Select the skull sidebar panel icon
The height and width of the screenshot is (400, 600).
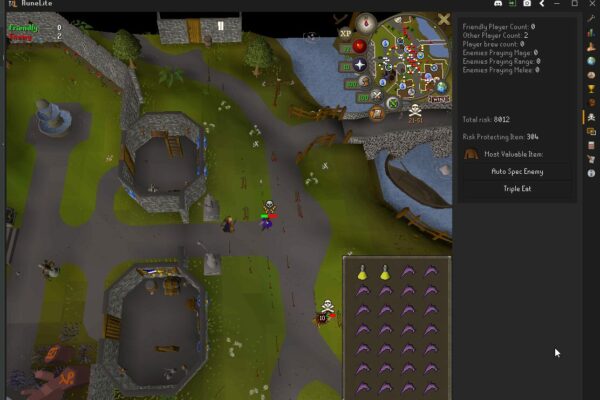click(x=591, y=117)
